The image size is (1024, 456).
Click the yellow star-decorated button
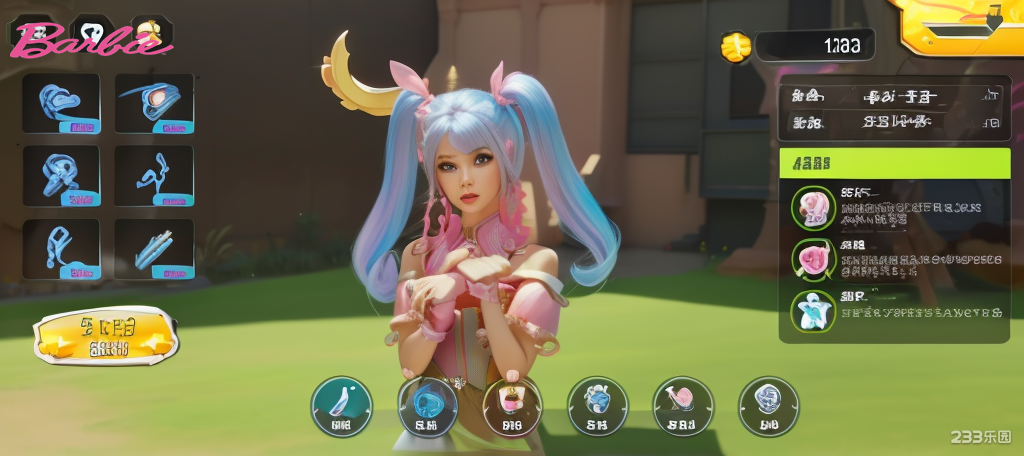pos(107,336)
